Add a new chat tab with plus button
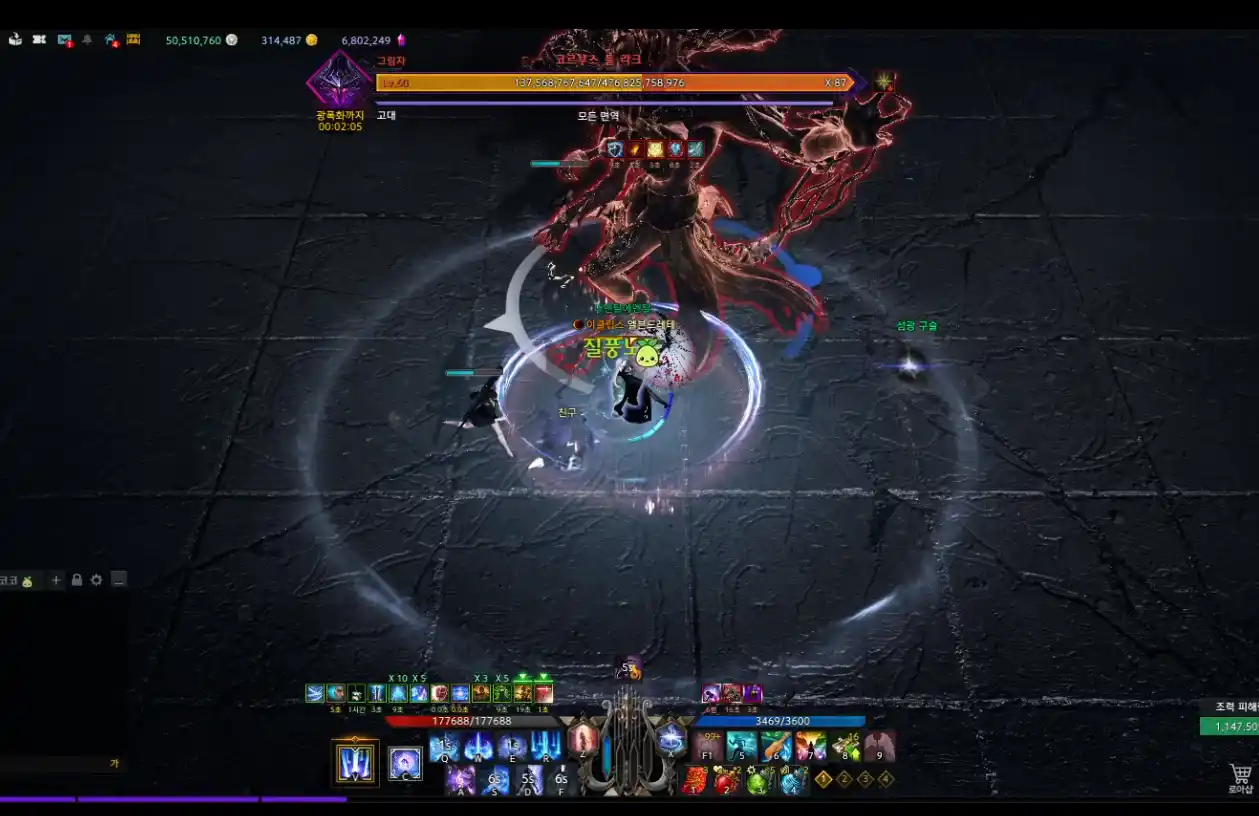The height and width of the screenshot is (816, 1259). tap(56, 580)
